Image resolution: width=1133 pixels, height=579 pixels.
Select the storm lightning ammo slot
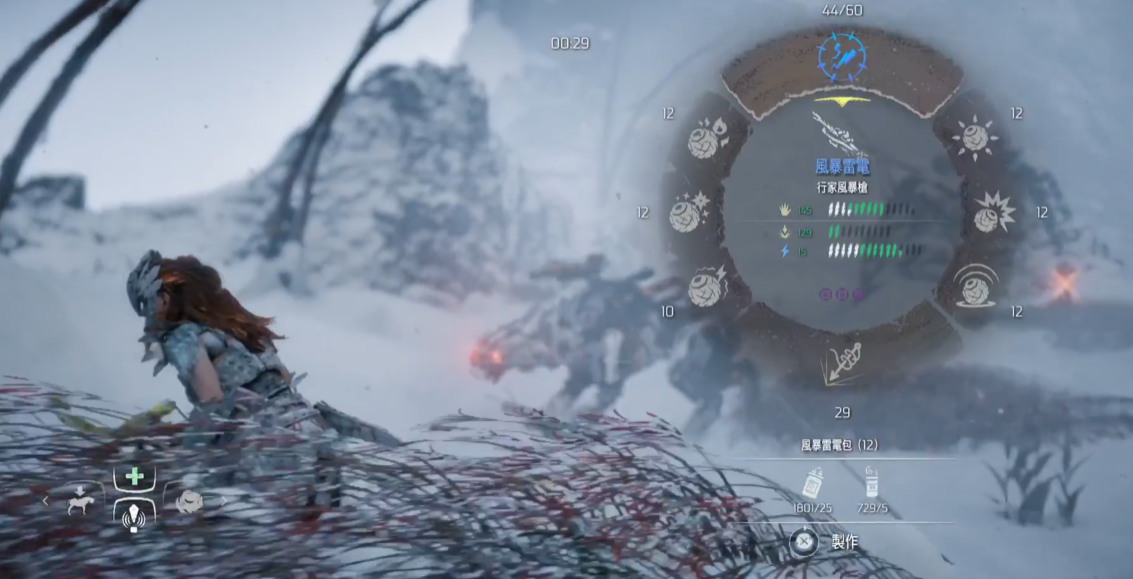click(x=842, y=56)
